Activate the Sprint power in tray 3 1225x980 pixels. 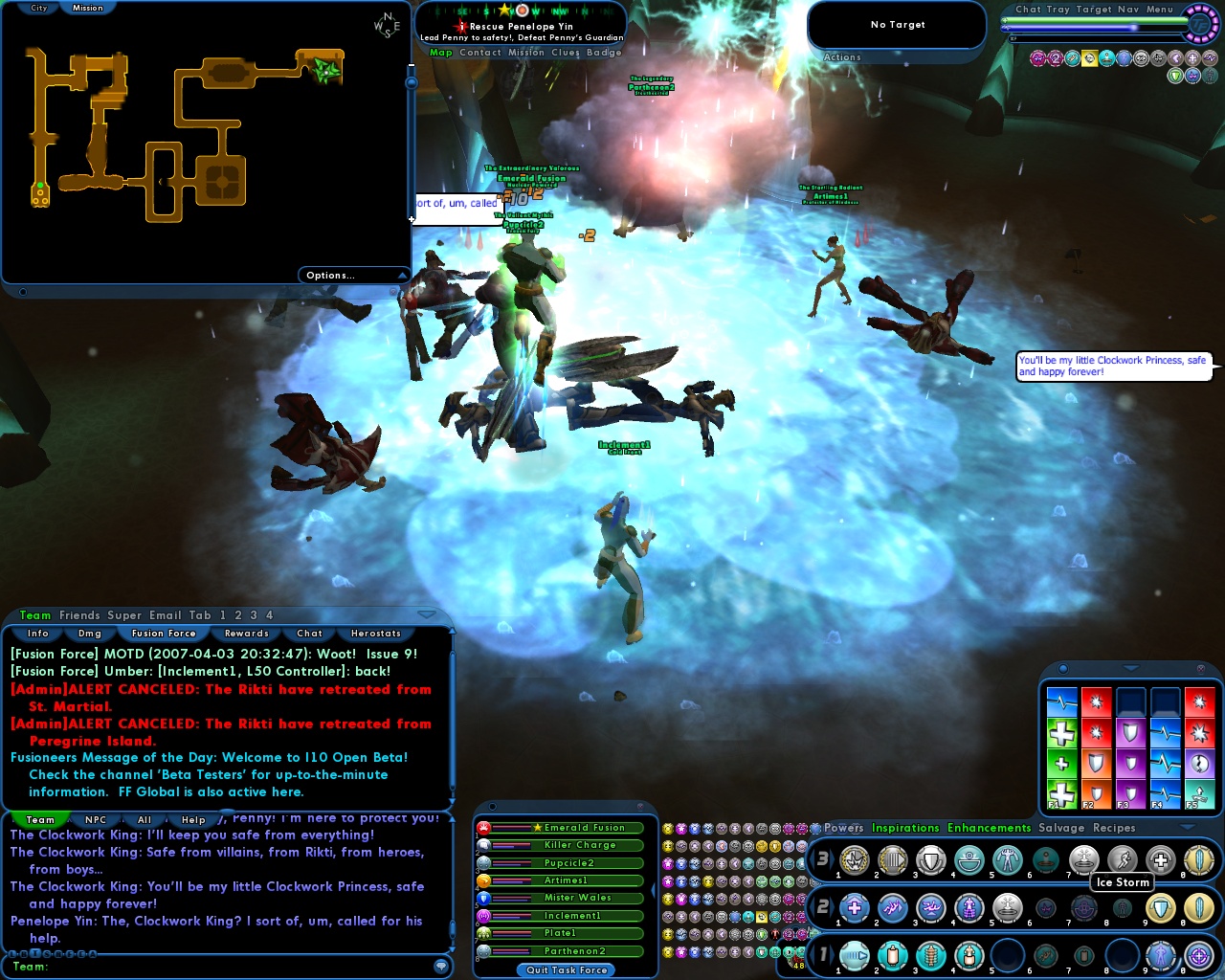point(1122,859)
